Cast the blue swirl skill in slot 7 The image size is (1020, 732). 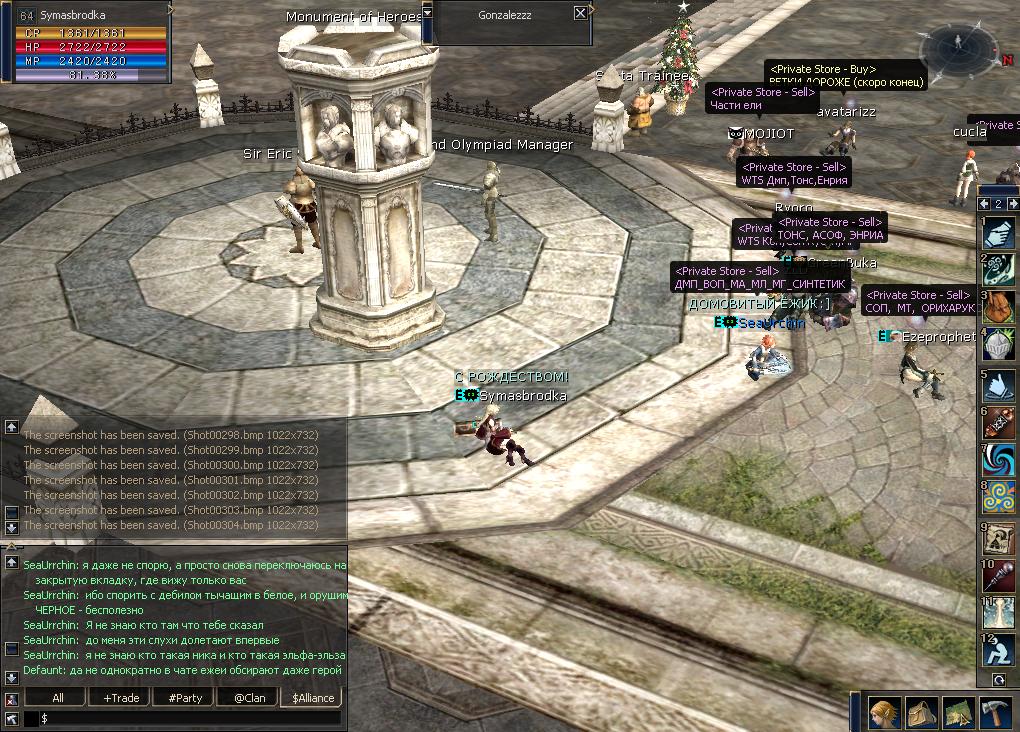tap(998, 460)
